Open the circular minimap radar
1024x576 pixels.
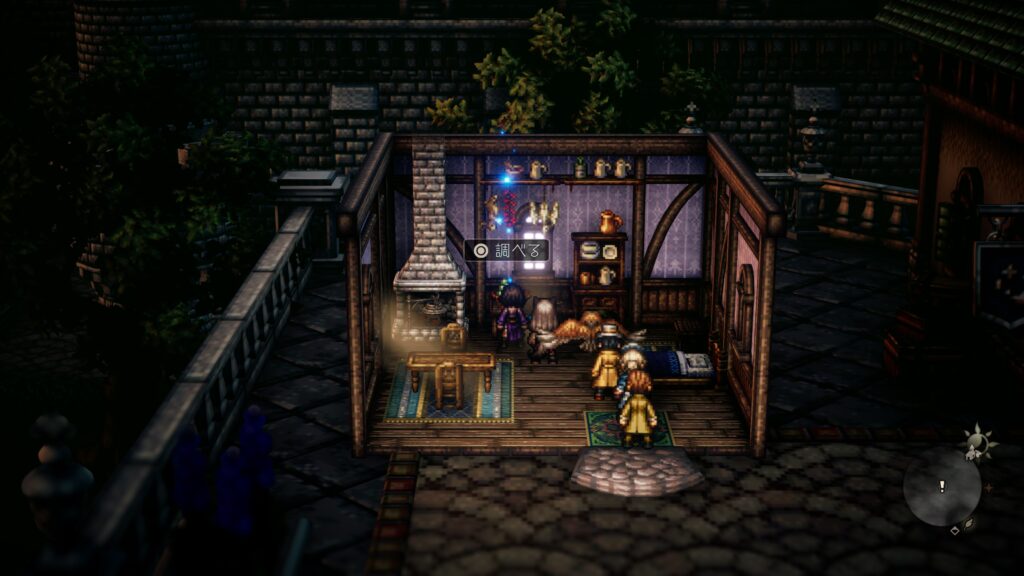point(941,488)
